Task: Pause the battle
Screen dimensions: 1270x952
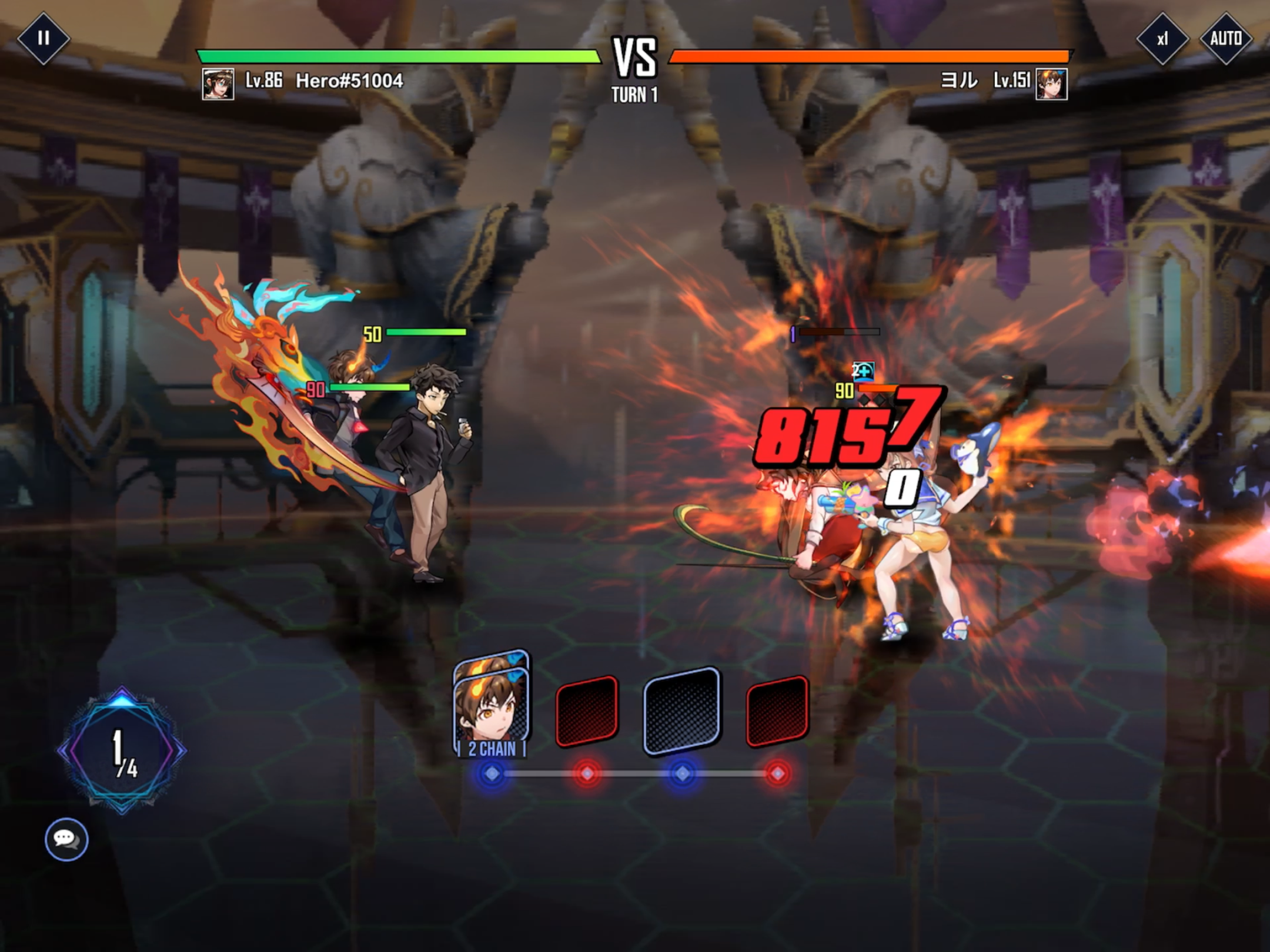Action: [x=43, y=38]
